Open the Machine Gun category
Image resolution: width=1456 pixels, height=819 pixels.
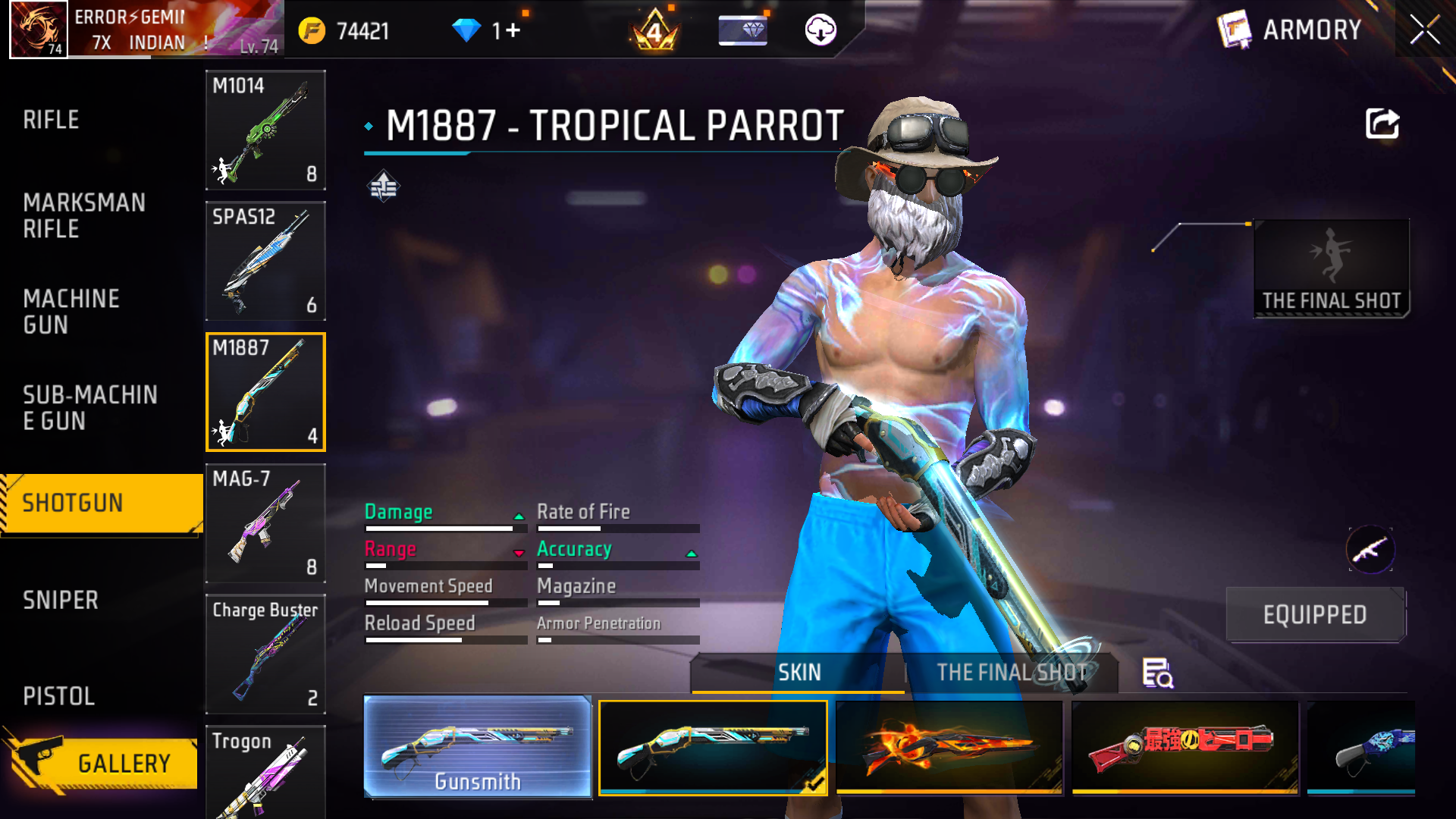coord(71,311)
